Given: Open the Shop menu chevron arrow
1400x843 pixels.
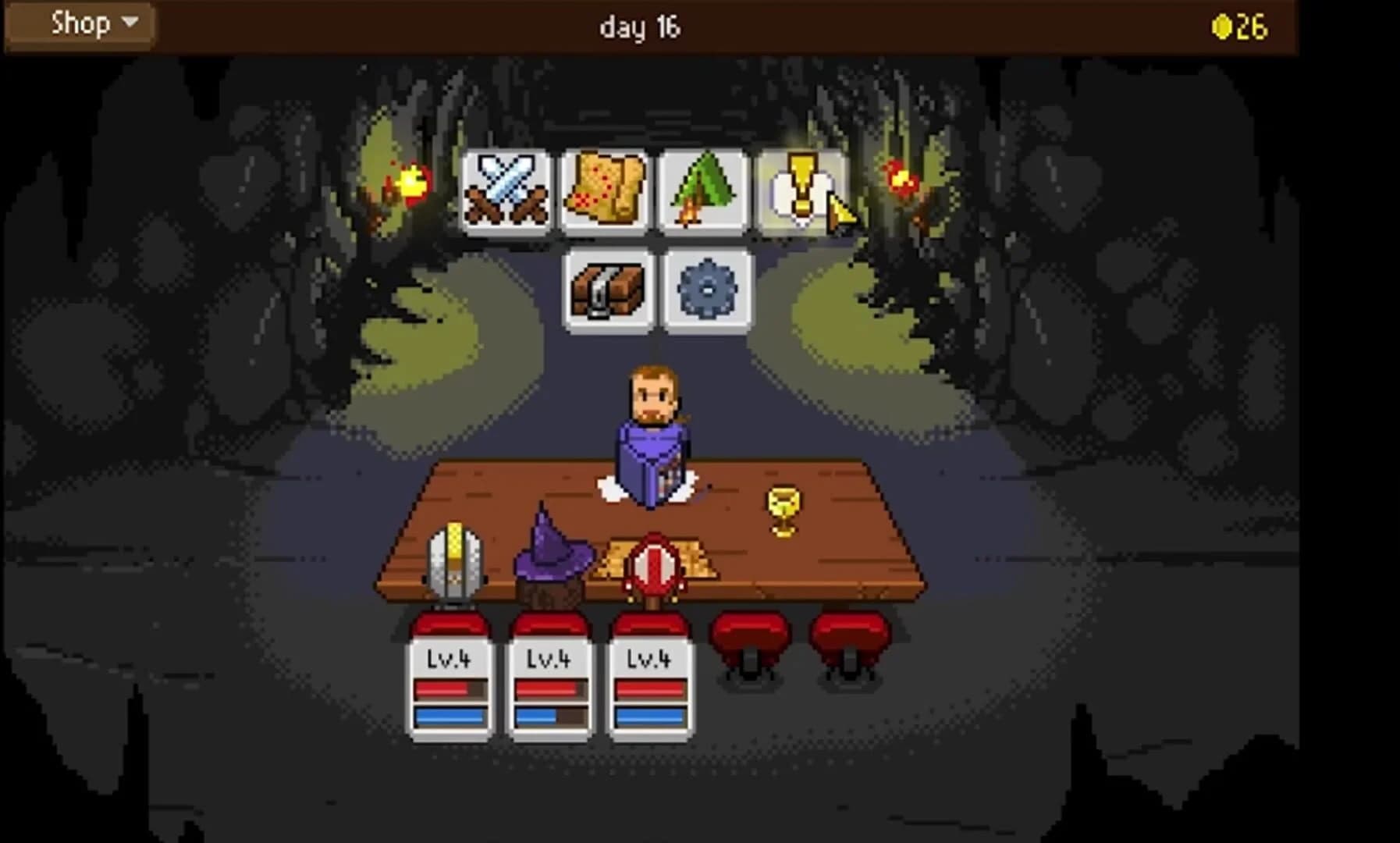Looking at the screenshot, I should (x=131, y=23).
